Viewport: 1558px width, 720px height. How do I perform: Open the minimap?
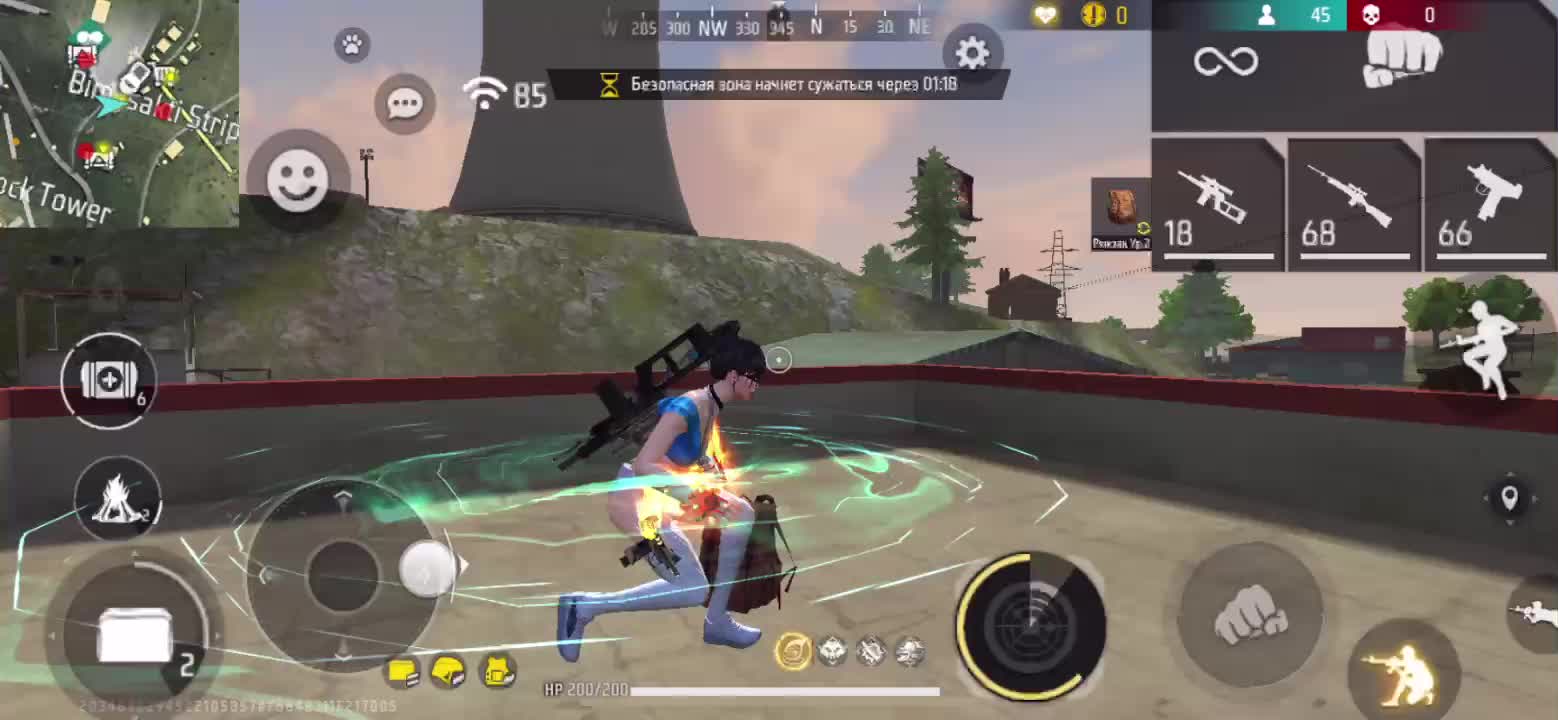tap(119, 113)
